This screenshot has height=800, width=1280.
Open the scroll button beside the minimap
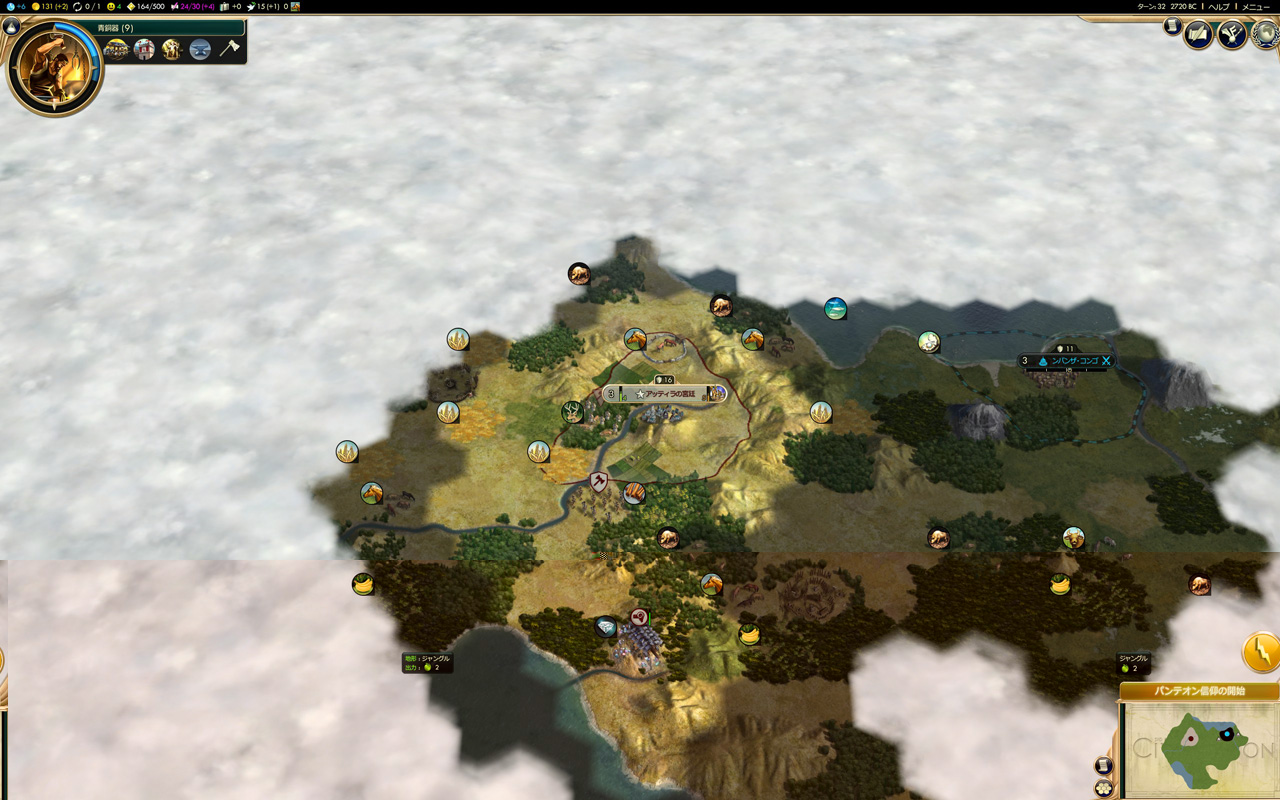click(1104, 766)
